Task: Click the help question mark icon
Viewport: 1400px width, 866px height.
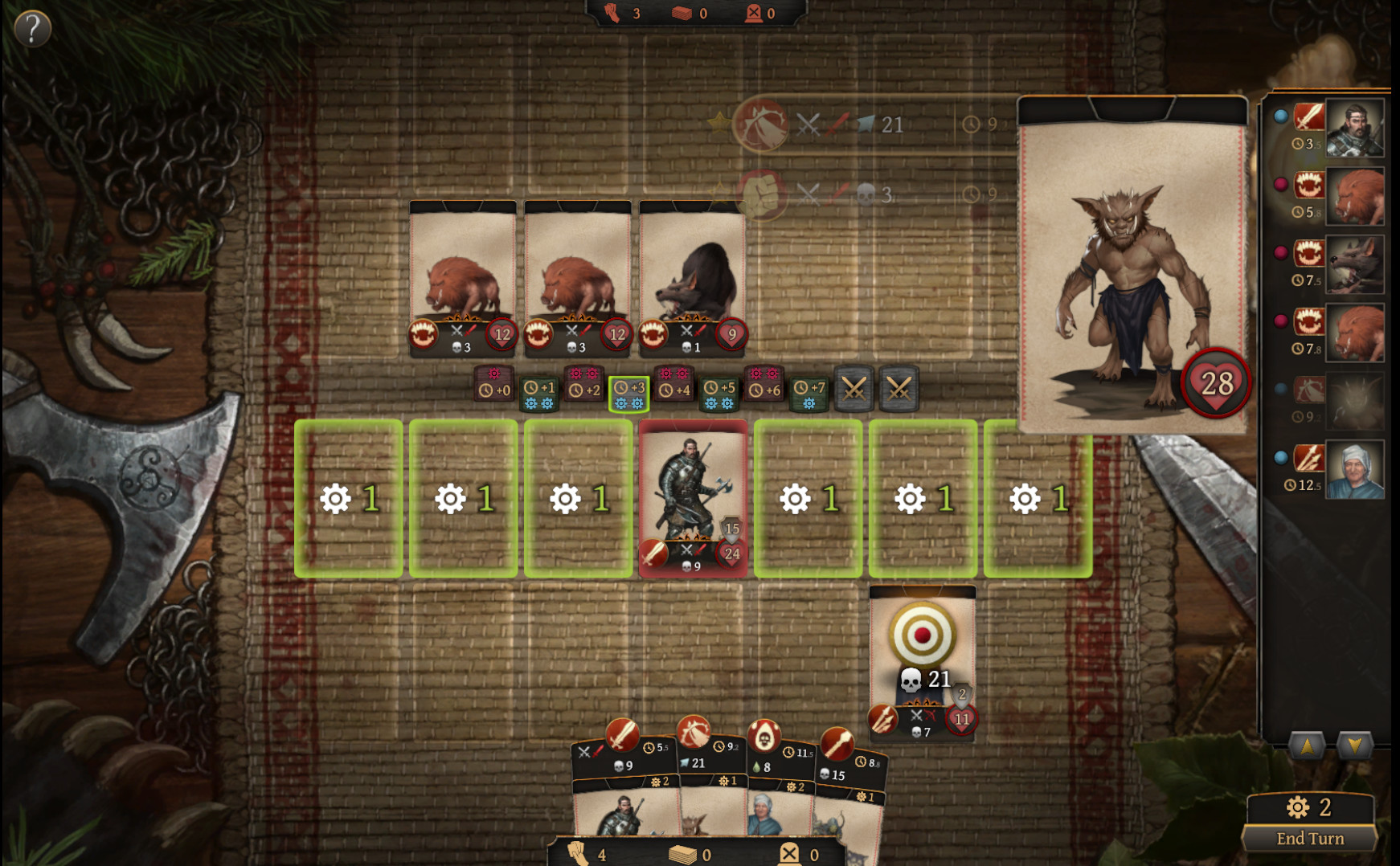Action: [x=32, y=29]
